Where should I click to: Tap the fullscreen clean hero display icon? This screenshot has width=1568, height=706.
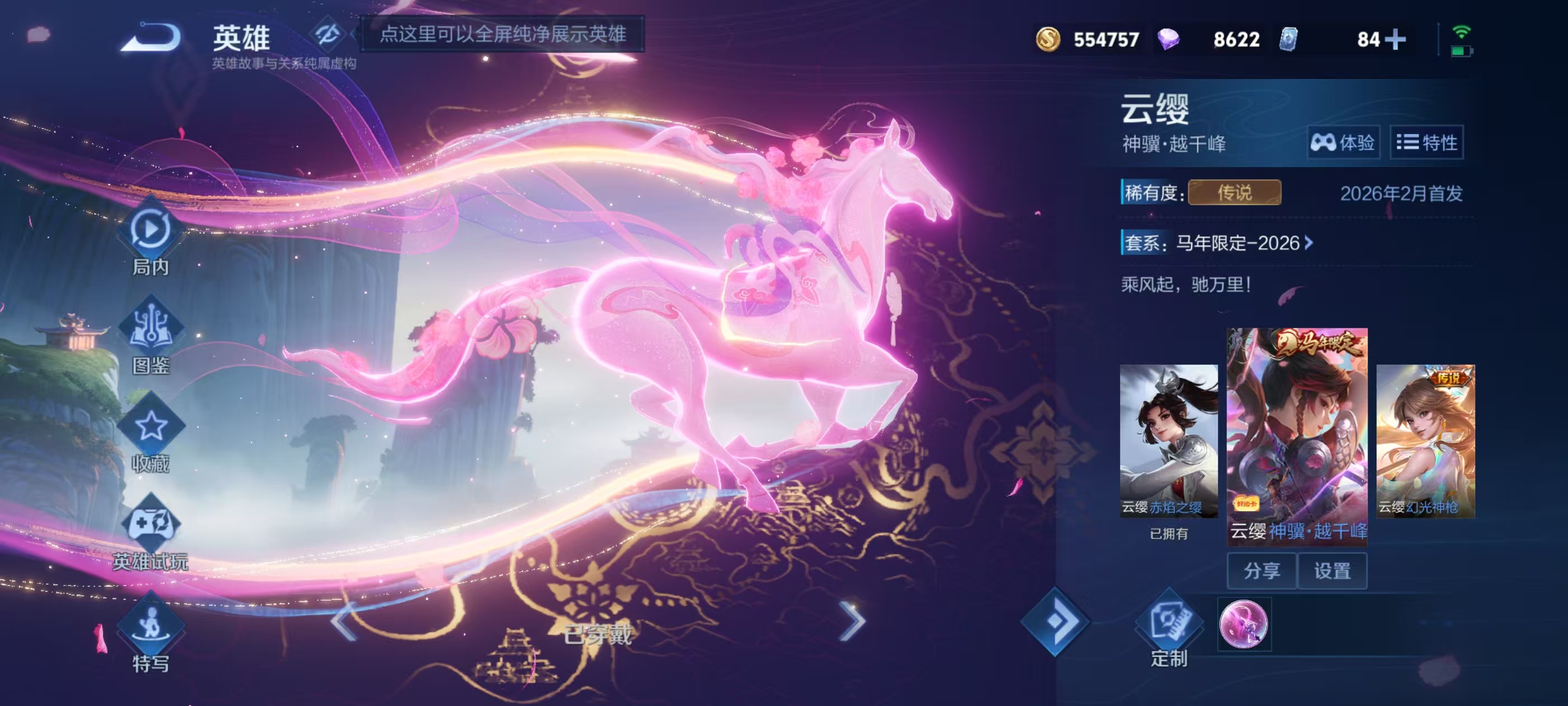point(328,34)
